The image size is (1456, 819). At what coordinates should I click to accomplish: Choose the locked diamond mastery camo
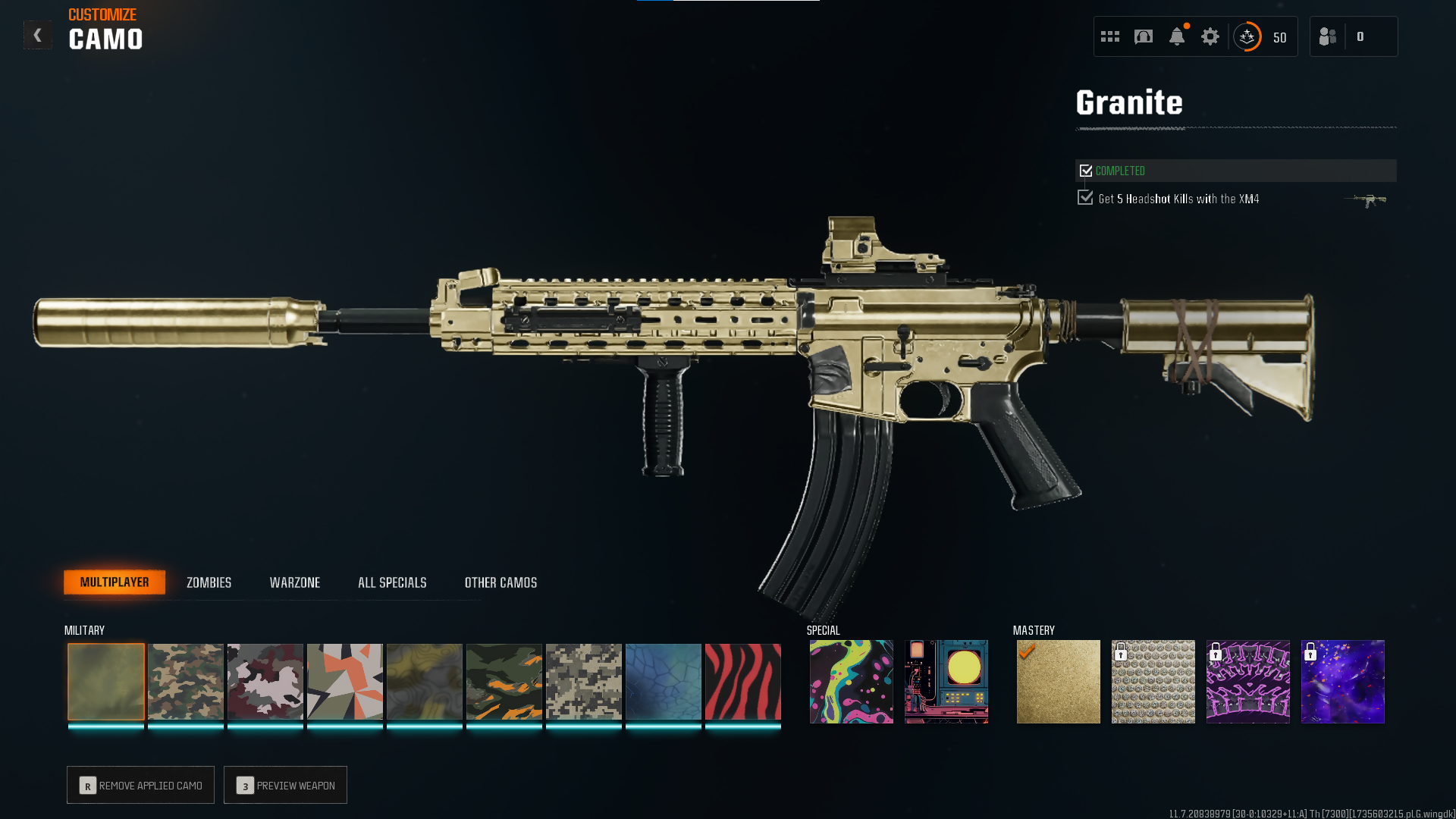pos(1153,682)
